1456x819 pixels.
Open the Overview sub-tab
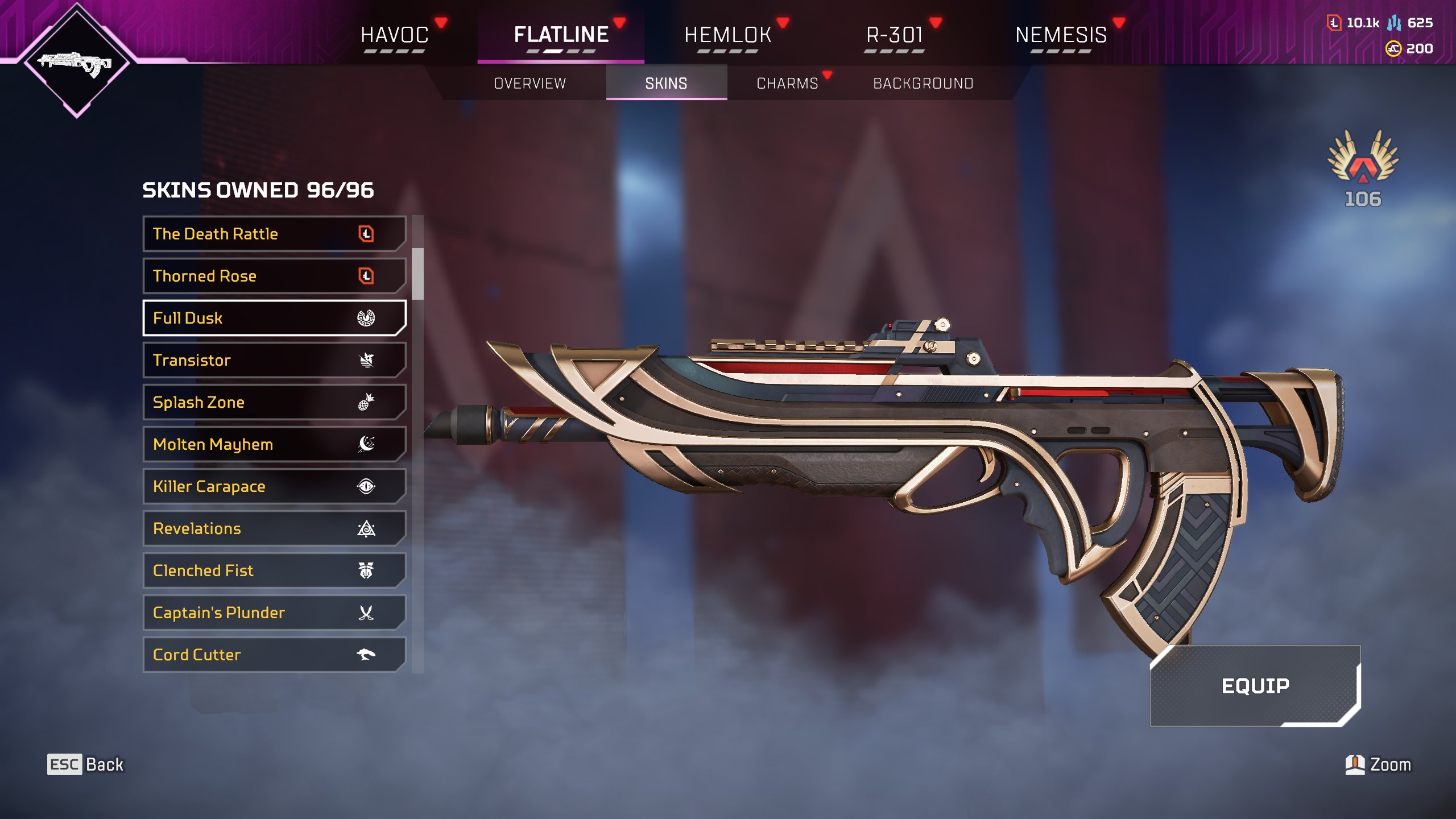click(530, 84)
